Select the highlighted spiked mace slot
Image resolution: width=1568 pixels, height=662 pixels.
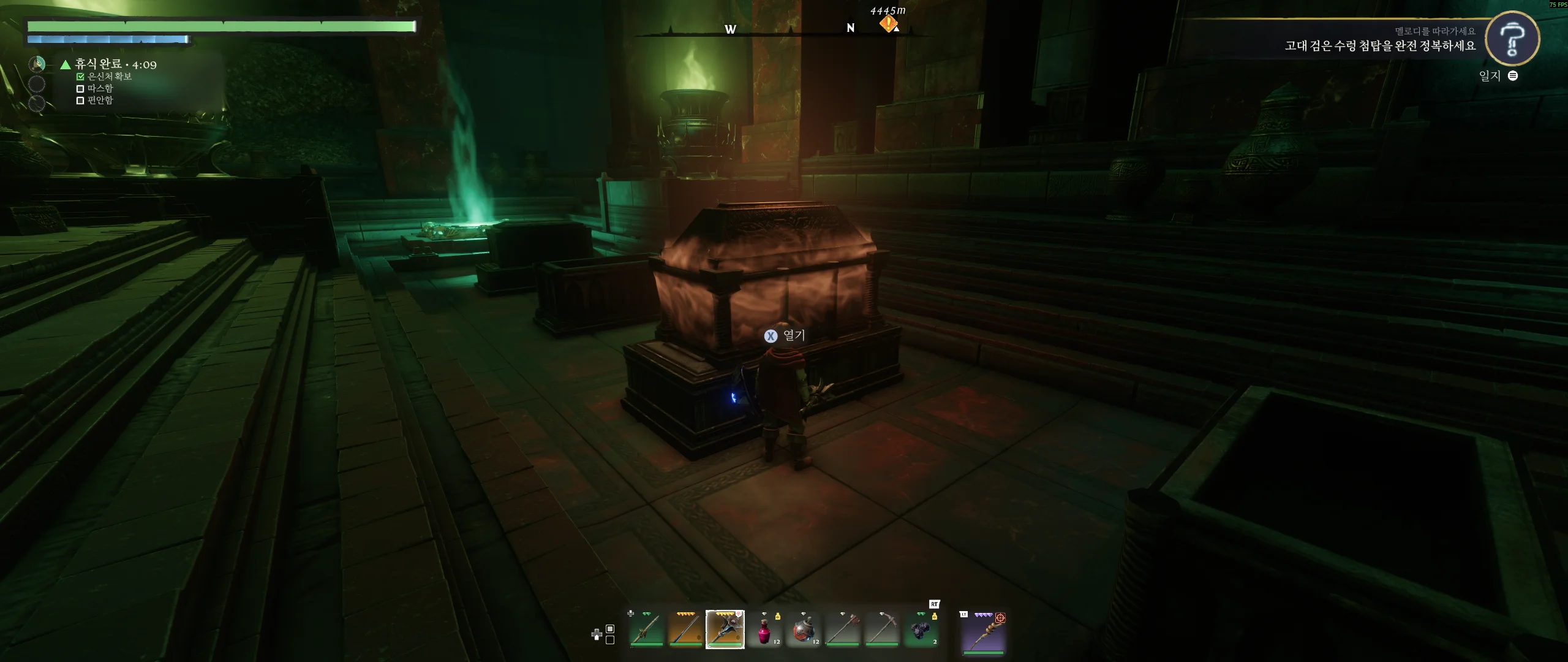pyautogui.click(x=725, y=630)
